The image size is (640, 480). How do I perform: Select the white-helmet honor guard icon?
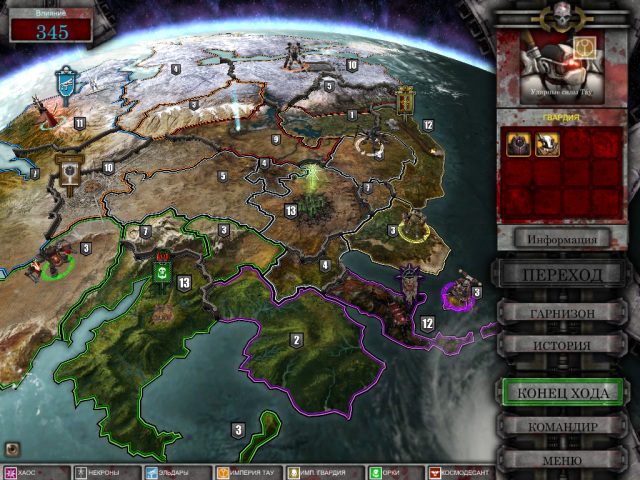(547, 145)
